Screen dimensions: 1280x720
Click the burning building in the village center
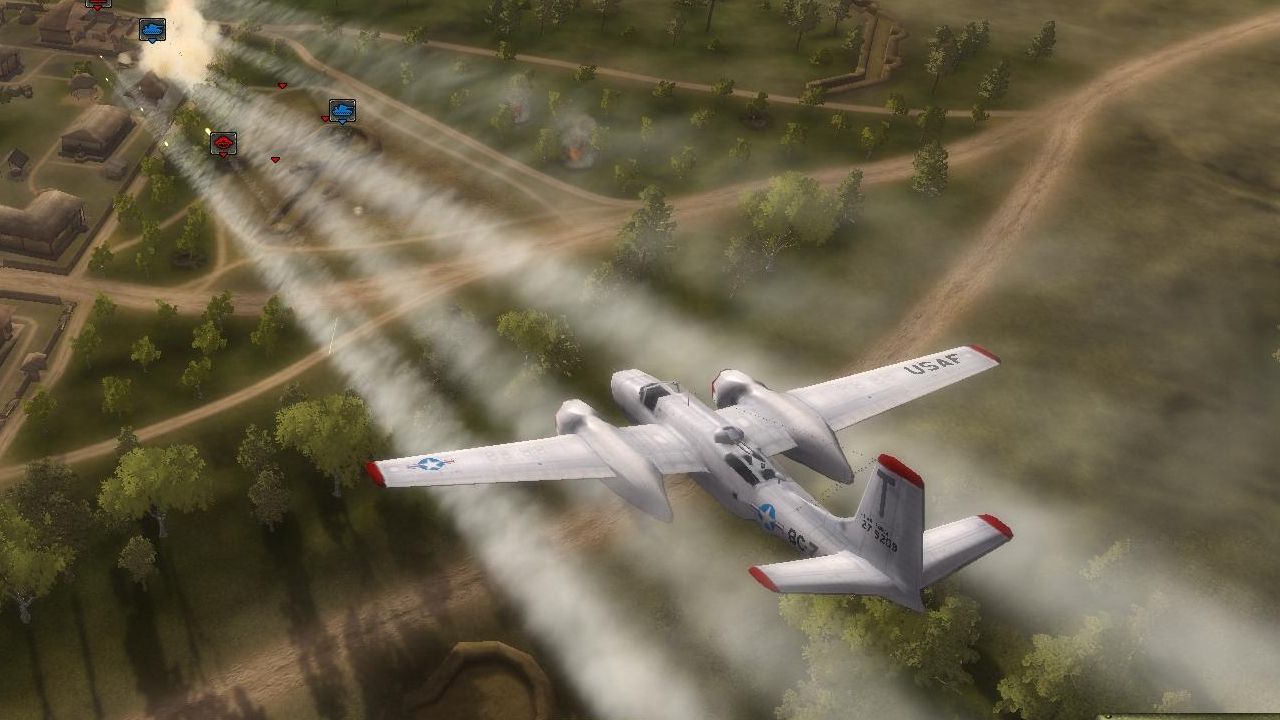click(x=572, y=153)
